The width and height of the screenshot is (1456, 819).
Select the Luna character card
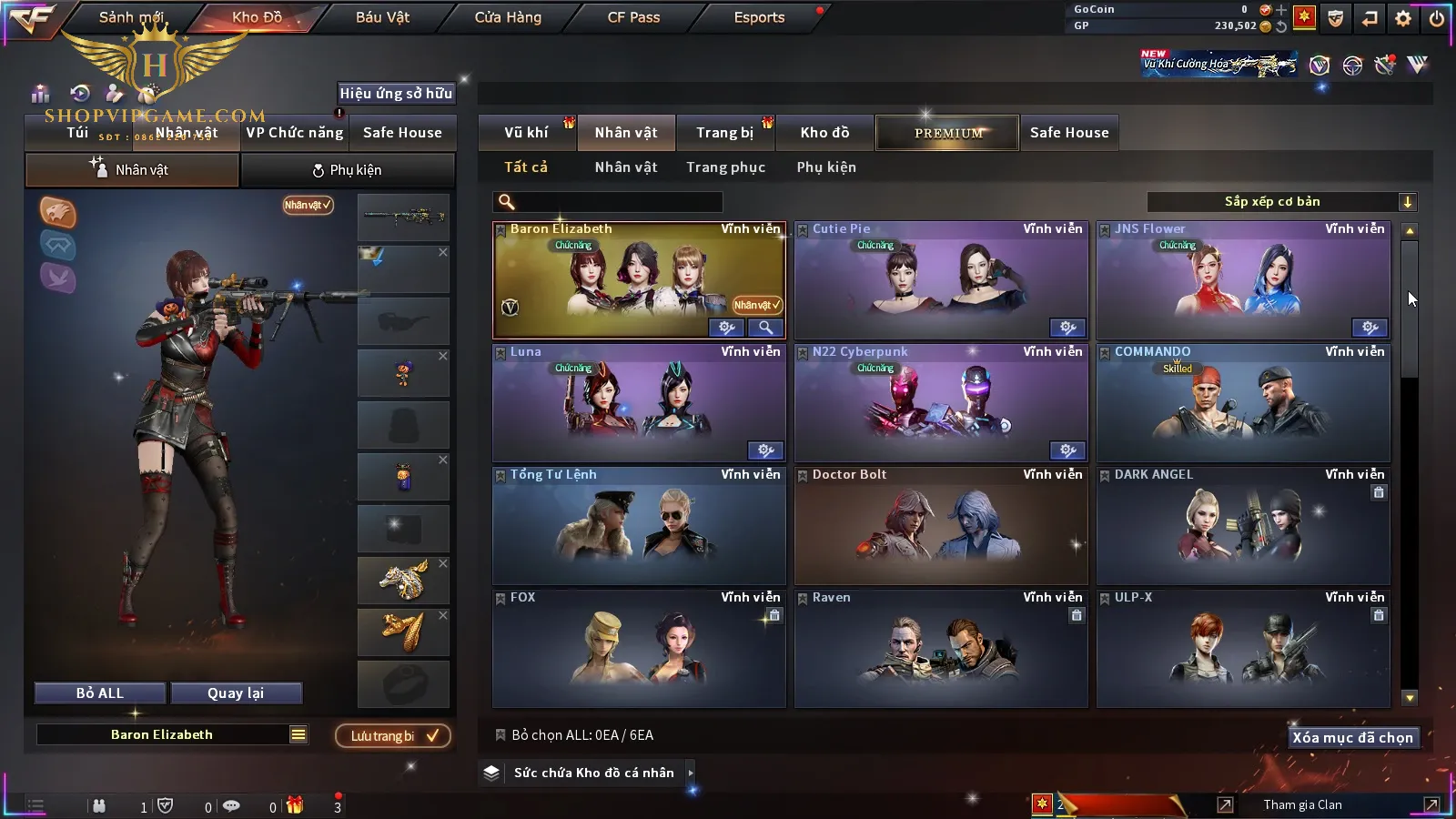pyautogui.click(x=638, y=403)
